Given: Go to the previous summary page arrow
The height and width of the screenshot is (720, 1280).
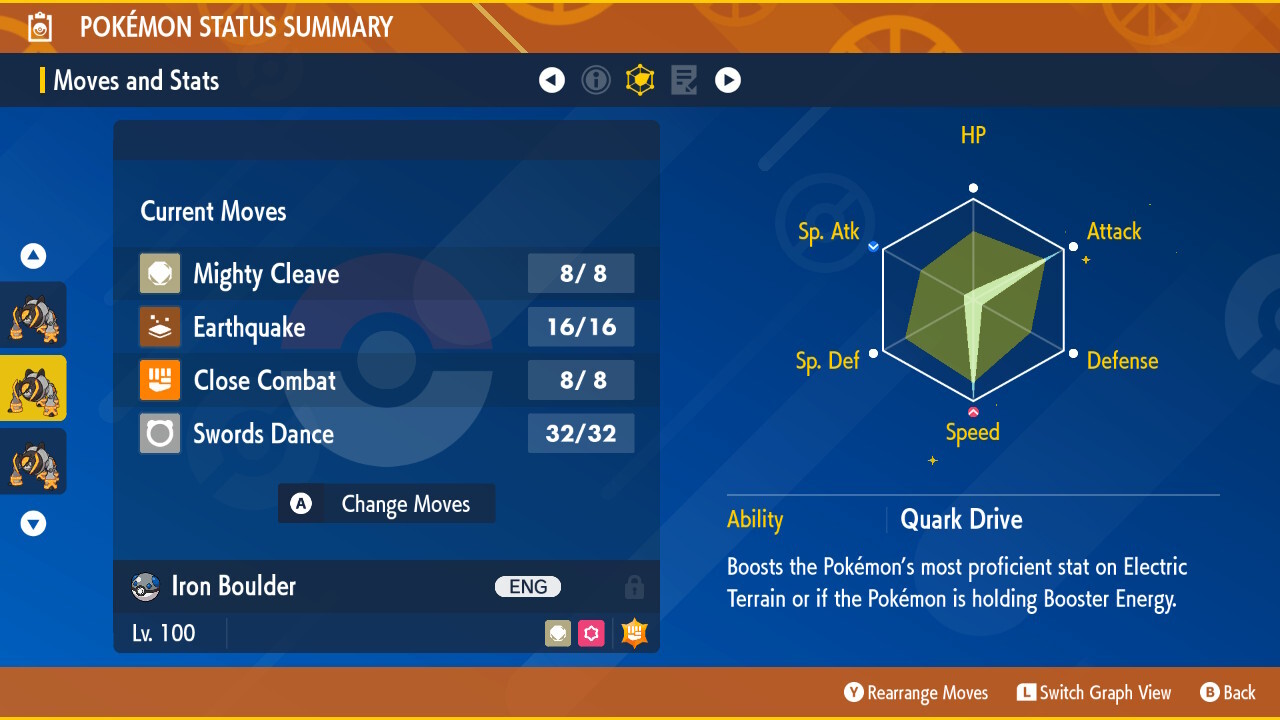Looking at the screenshot, I should (552, 80).
